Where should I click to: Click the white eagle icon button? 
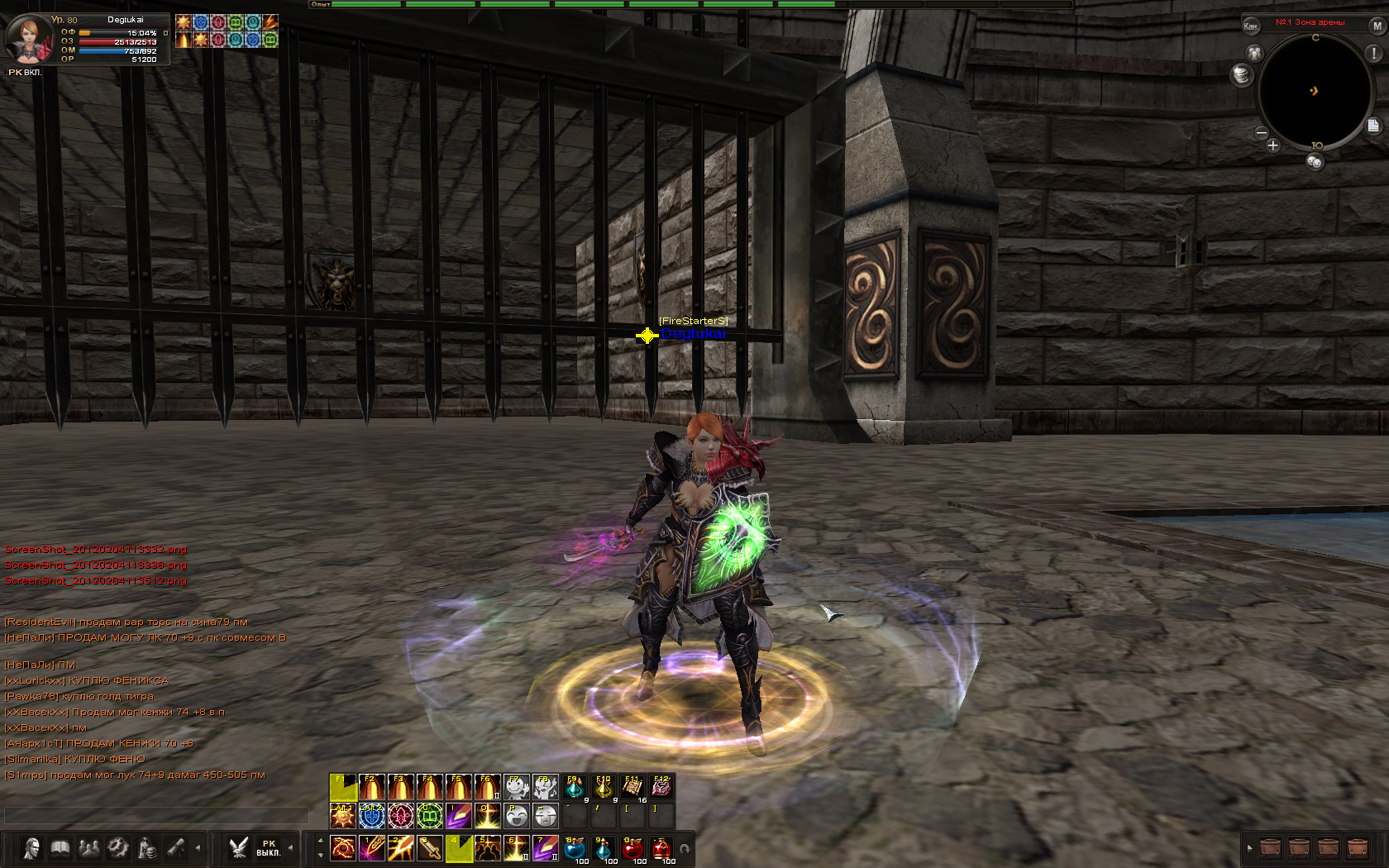click(x=239, y=848)
